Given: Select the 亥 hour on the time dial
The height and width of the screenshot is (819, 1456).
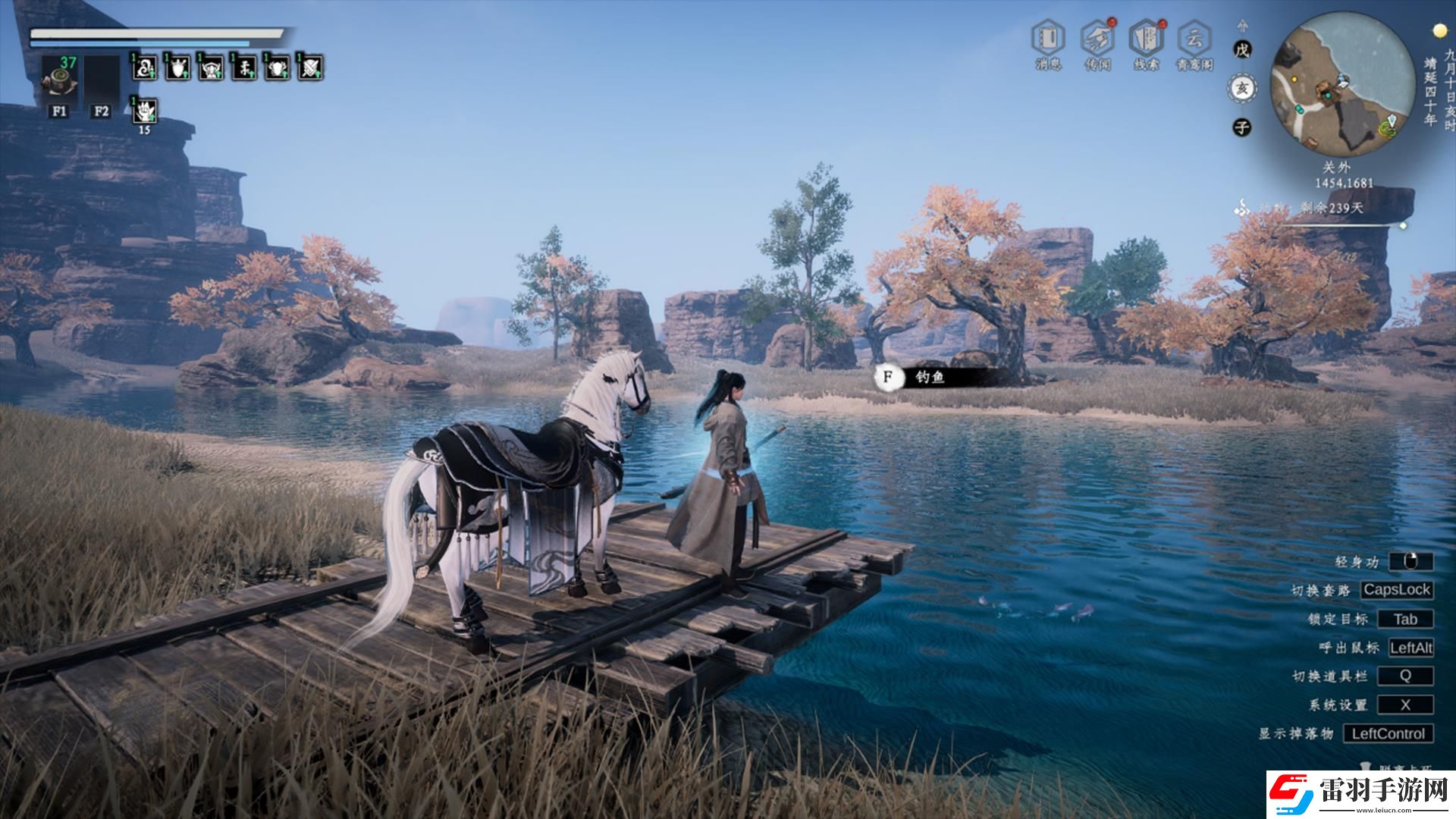Looking at the screenshot, I should (x=1241, y=89).
